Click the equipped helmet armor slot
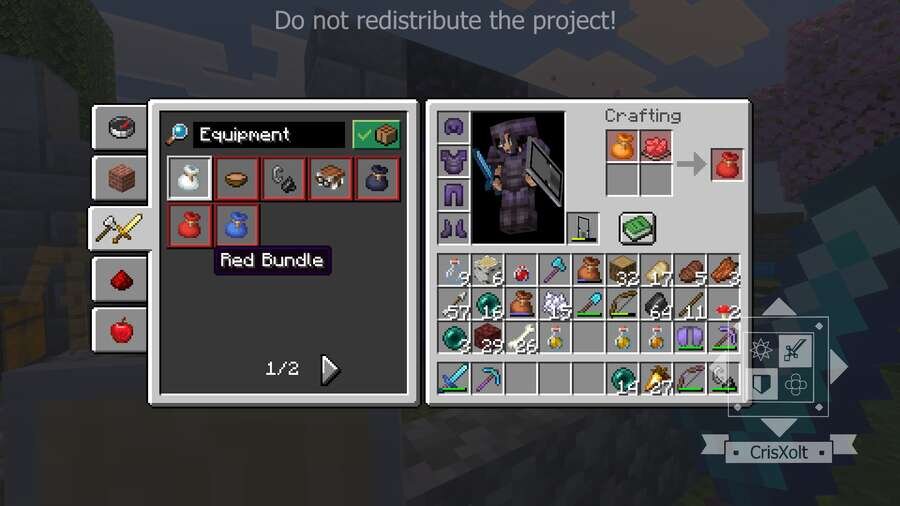 455,128
